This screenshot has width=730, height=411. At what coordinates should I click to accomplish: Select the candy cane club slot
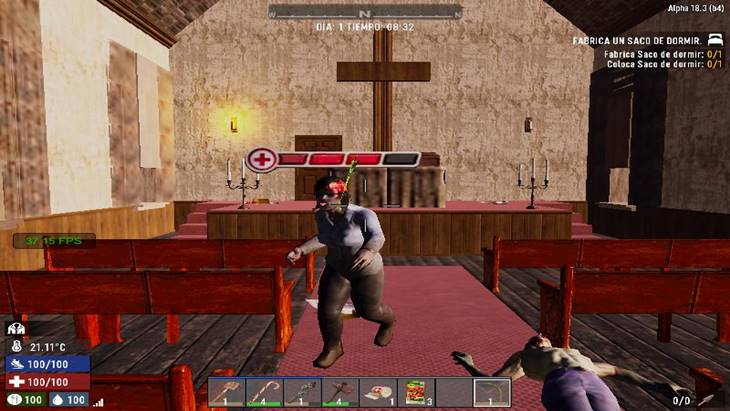pos(264,392)
